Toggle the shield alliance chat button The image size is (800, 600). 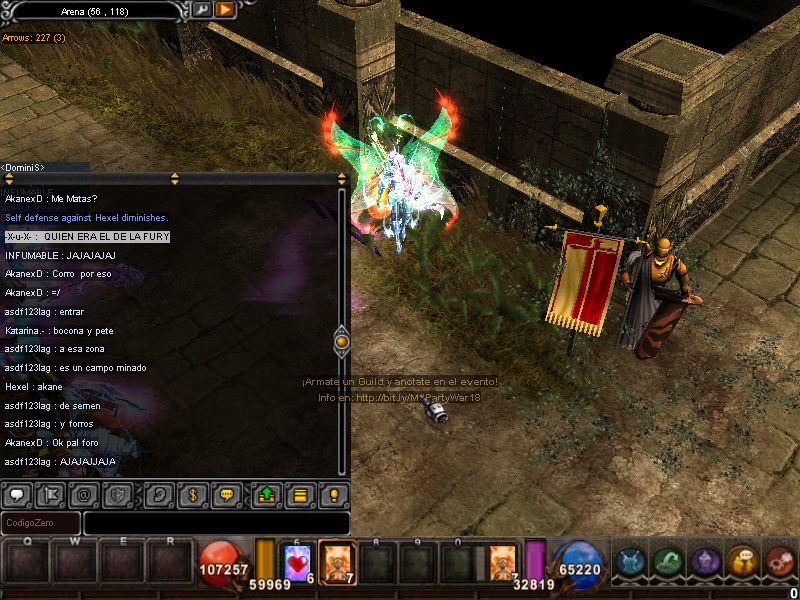[118, 494]
